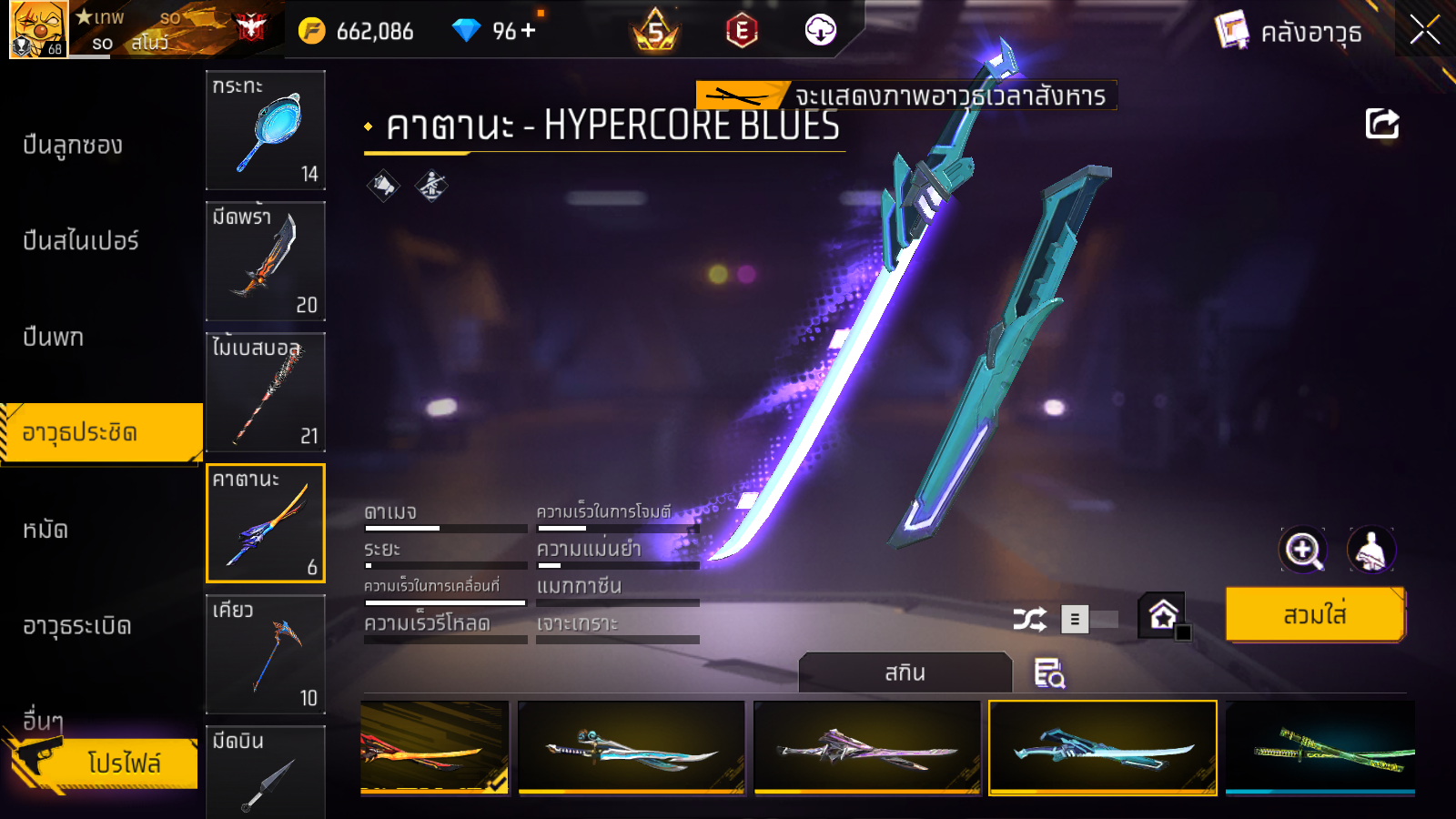Select the กระทะ pan weapon tile
1456x819 pixels.
[266, 130]
